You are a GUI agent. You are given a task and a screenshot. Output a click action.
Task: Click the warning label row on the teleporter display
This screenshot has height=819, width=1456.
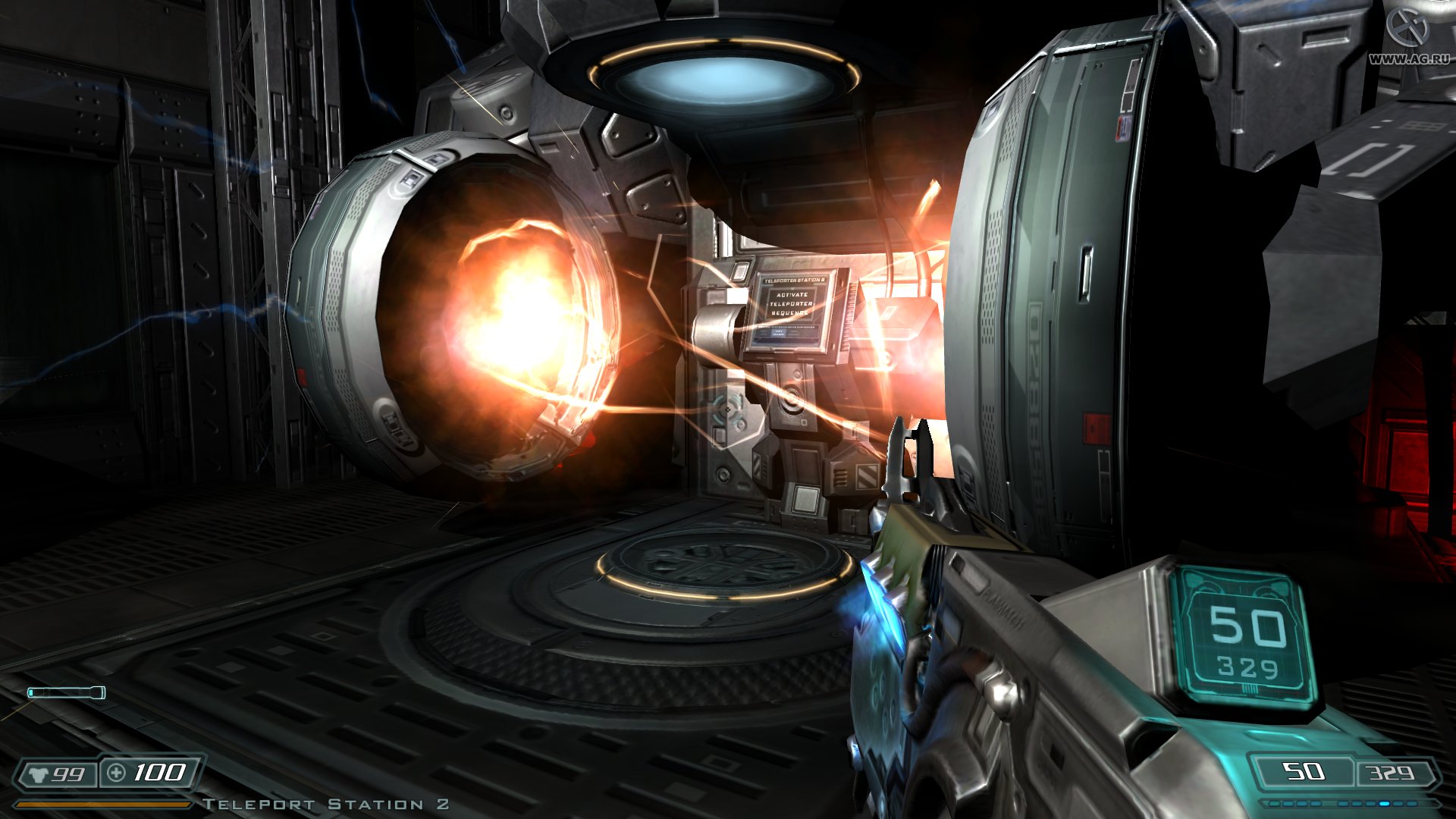click(786, 327)
